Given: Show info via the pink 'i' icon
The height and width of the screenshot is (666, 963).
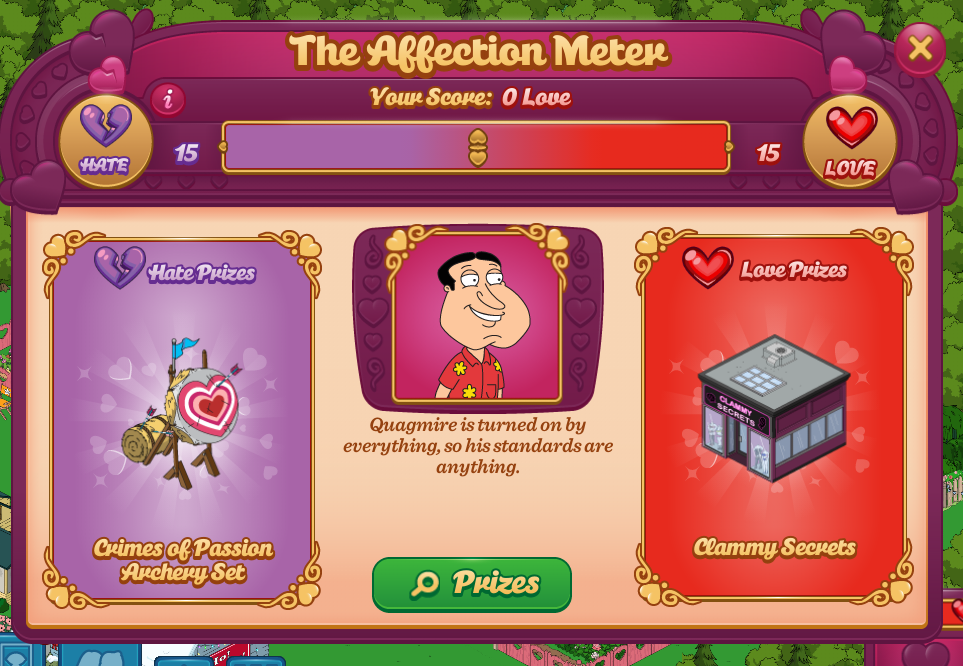Looking at the screenshot, I should tap(168, 99).
